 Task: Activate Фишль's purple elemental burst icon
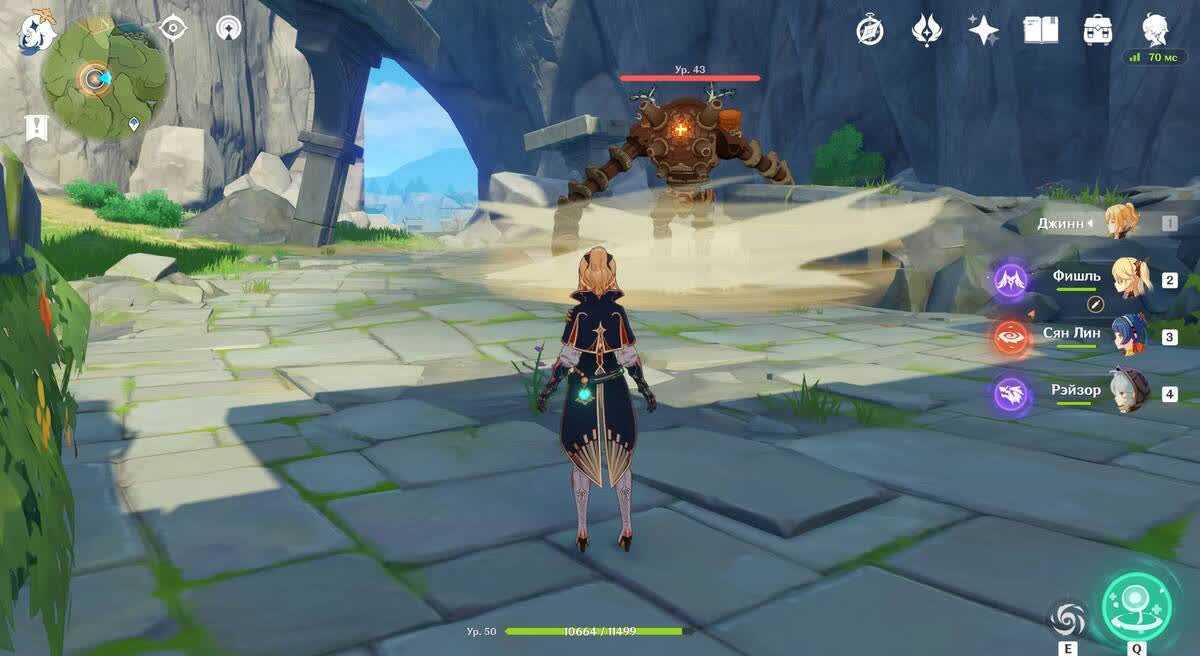1011,279
